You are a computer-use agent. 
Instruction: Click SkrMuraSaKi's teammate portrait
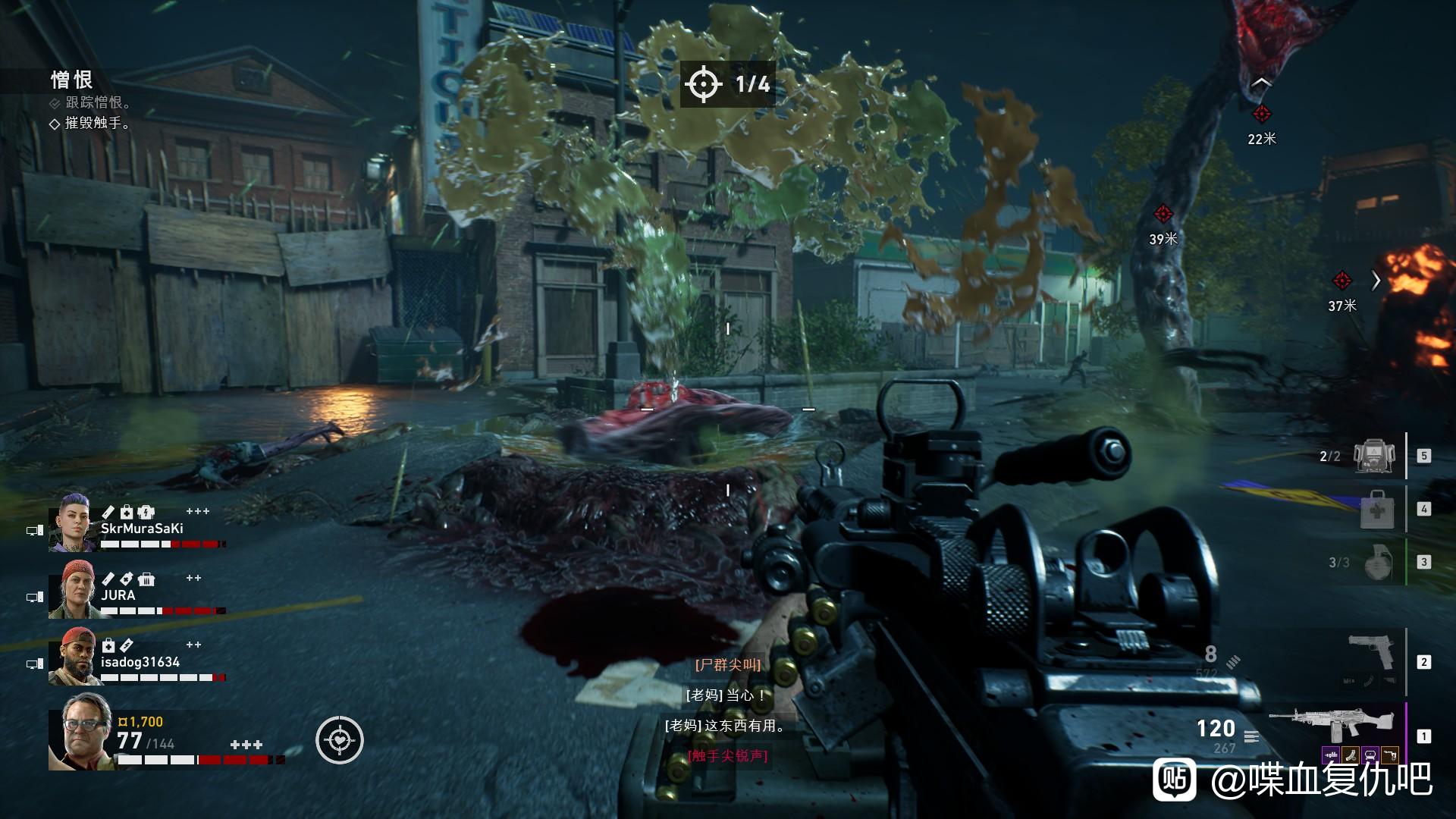pyautogui.click(x=71, y=522)
